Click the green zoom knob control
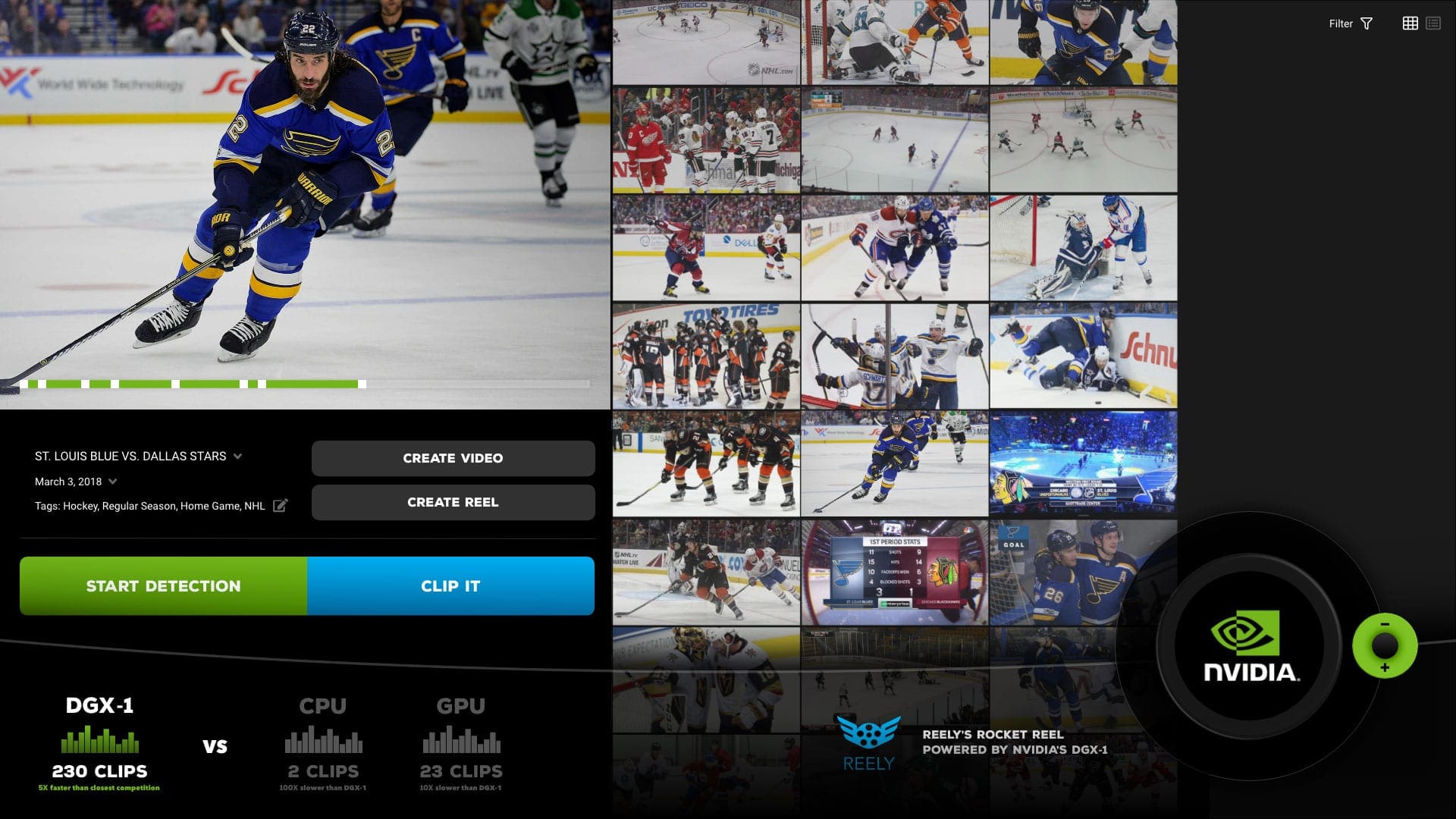 click(x=1385, y=646)
